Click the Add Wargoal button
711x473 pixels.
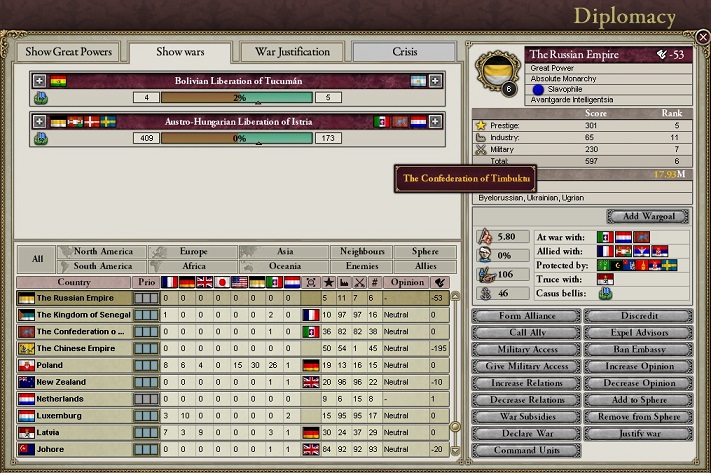pos(647,216)
